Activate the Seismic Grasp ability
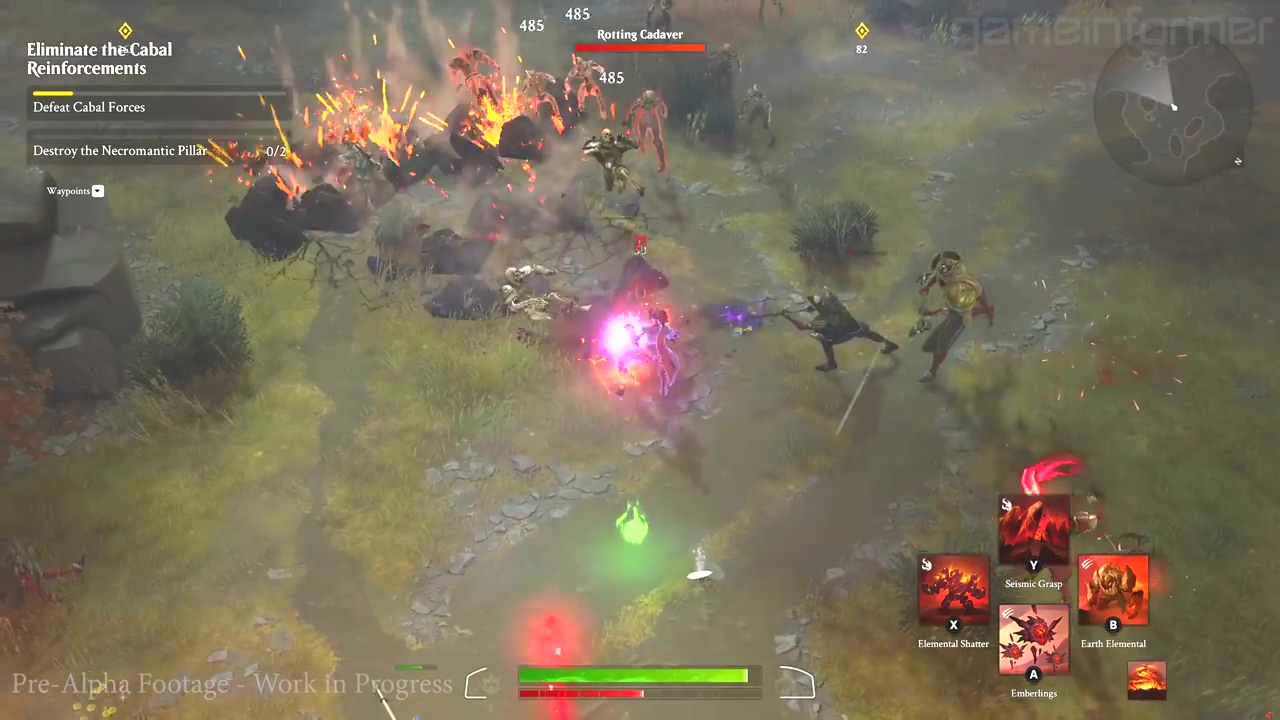 1034,531
